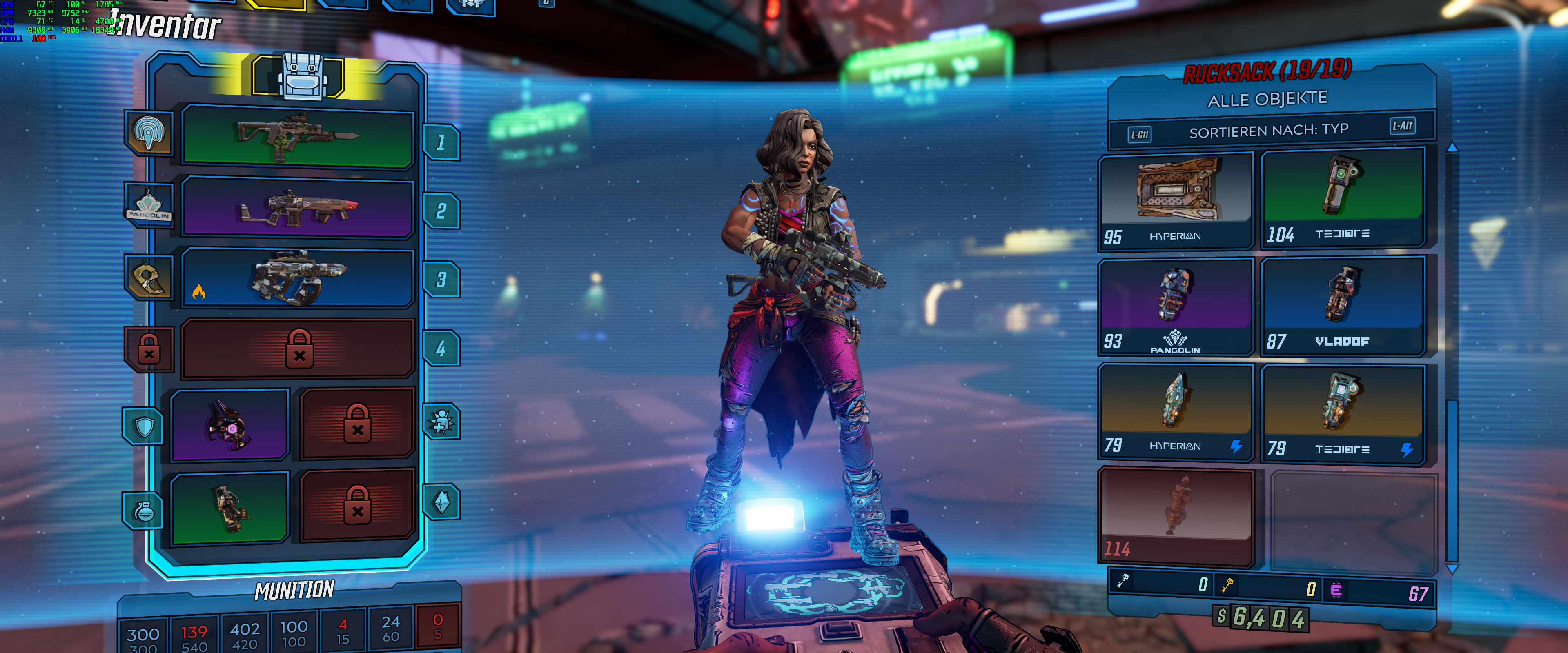The image size is (1568, 653).
Task: Select the level 79 Tediore shock item
Action: [1343, 414]
